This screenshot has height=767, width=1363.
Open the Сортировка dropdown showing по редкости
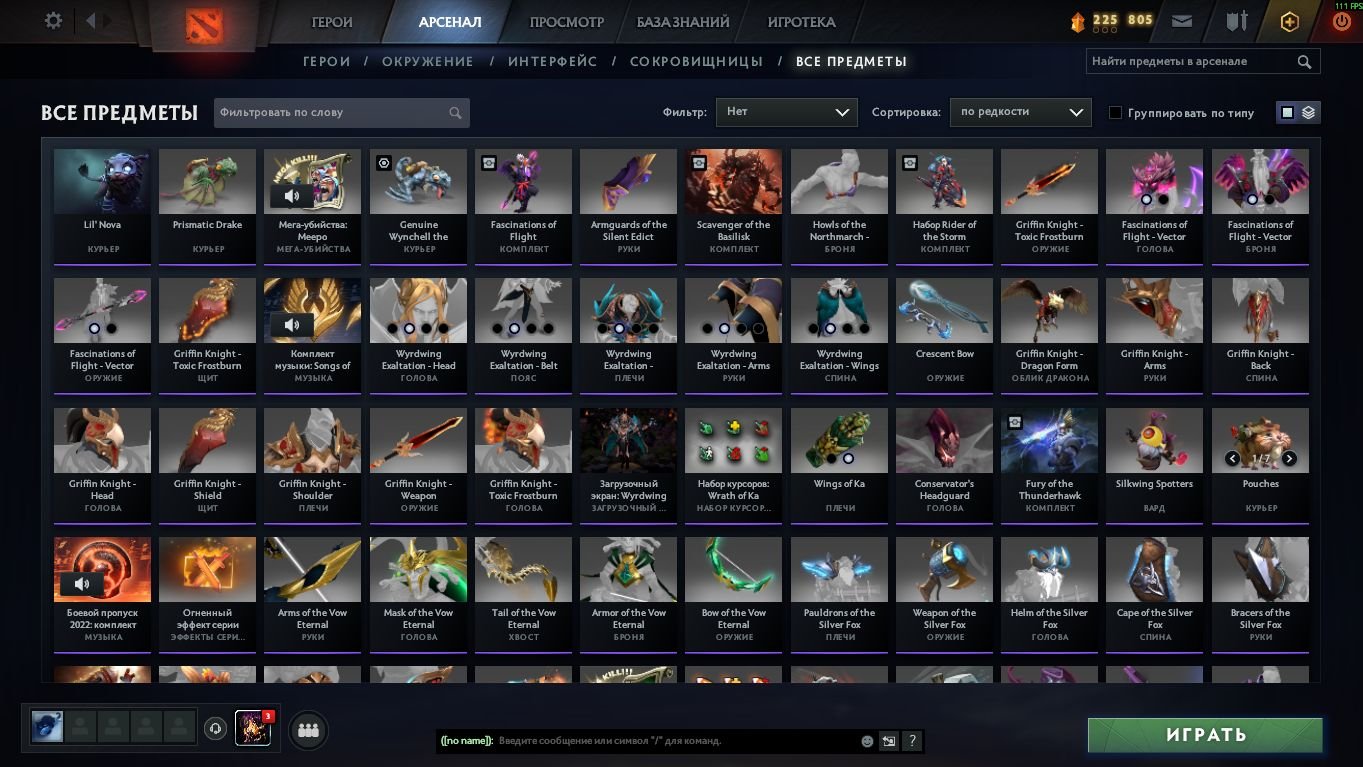pos(1020,112)
